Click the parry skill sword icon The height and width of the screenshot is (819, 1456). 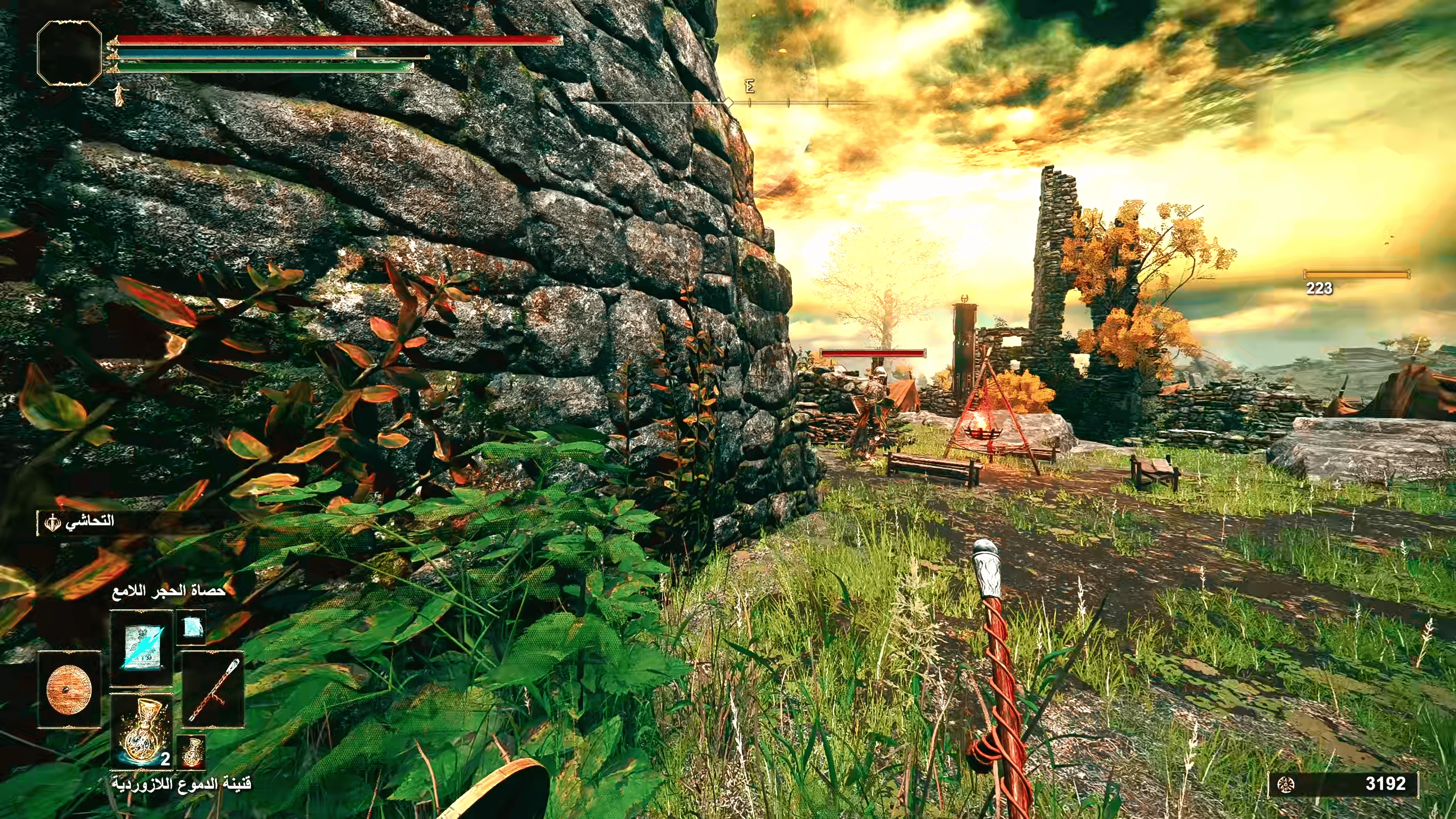pos(52,522)
